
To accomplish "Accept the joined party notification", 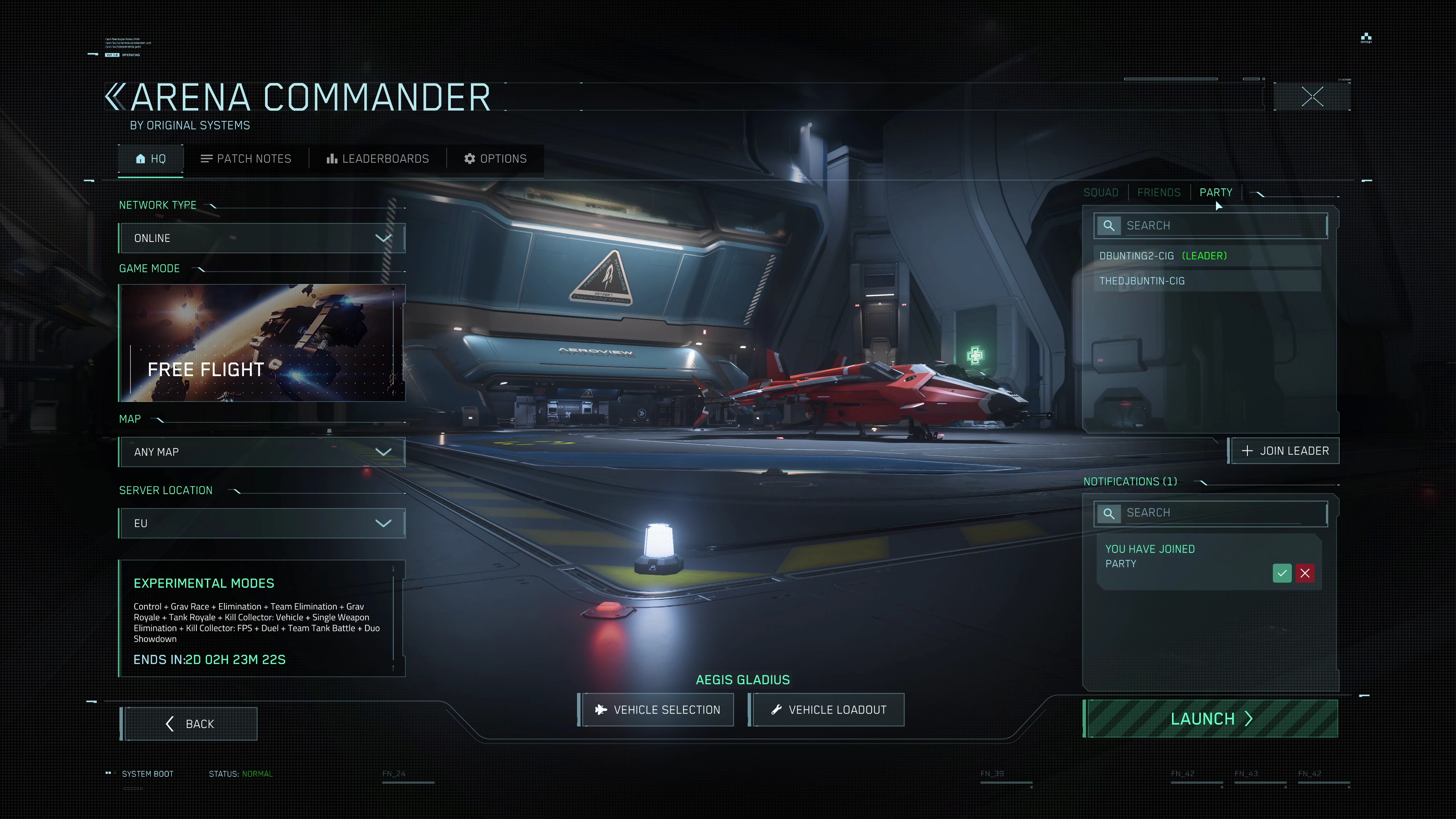I will 1282,573.
